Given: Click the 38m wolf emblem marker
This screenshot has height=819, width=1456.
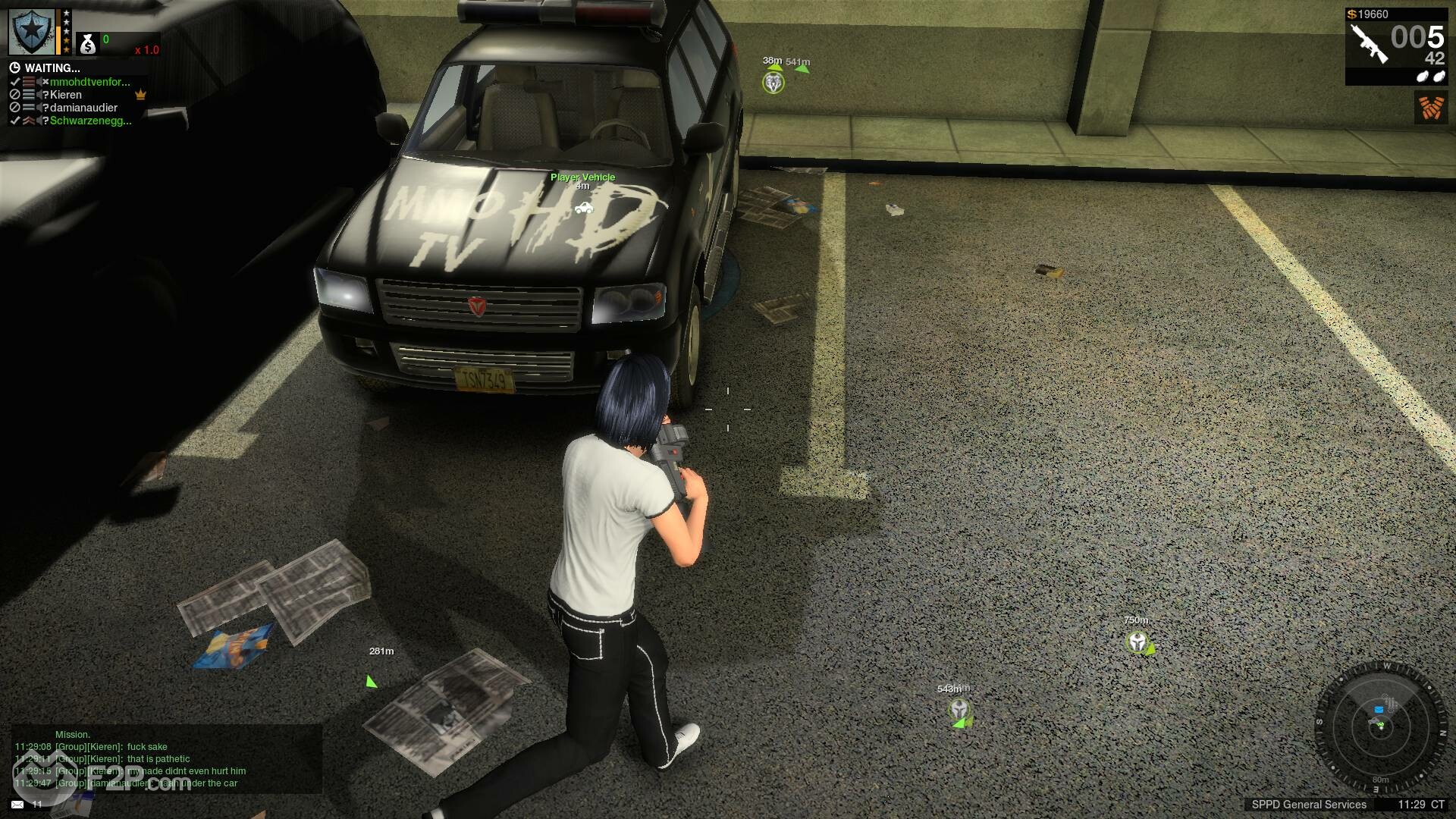Looking at the screenshot, I should click(773, 83).
